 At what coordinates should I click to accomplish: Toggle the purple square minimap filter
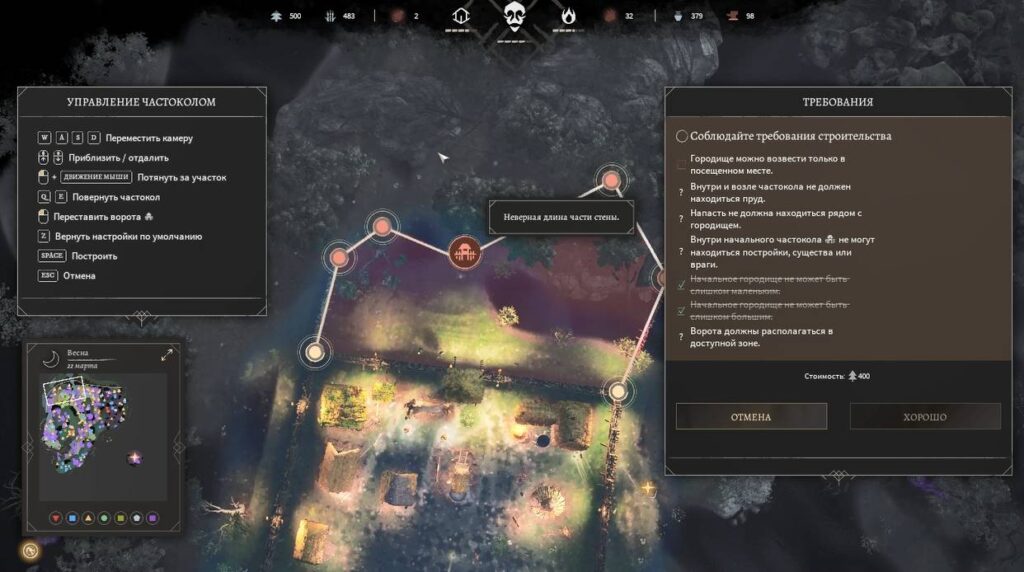[152, 518]
